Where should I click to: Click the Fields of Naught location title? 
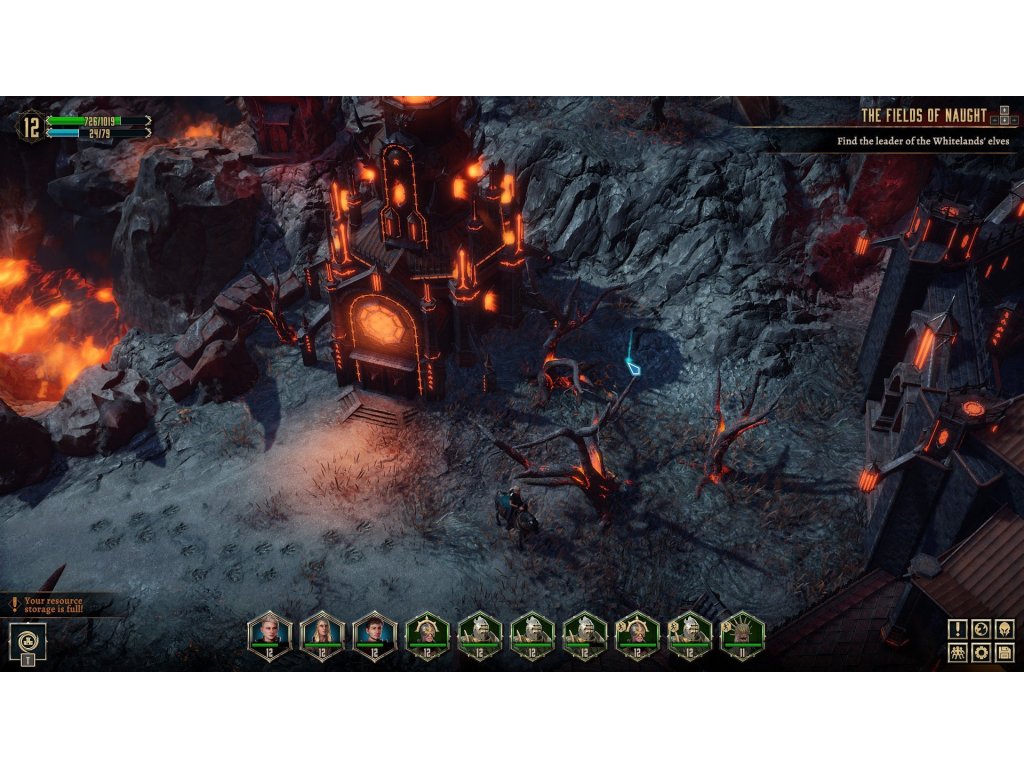coord(923,115)
